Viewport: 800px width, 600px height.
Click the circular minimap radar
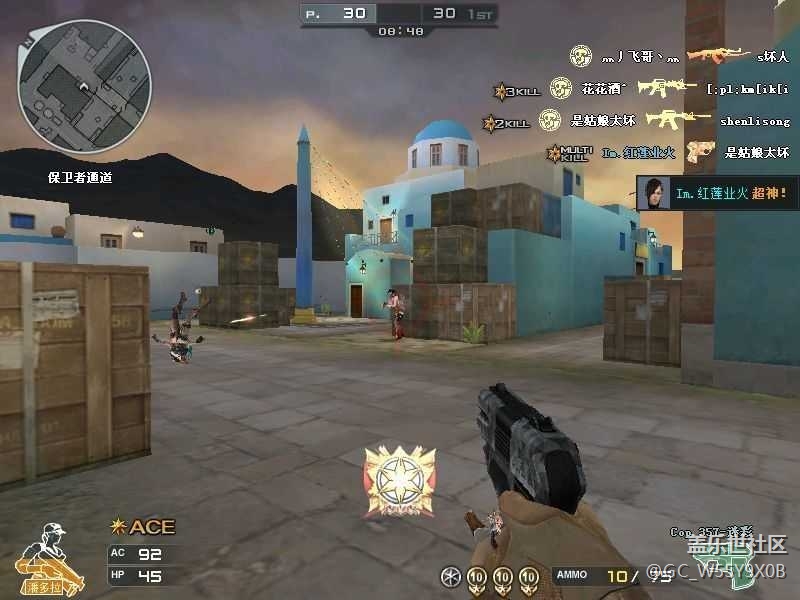tap(84, 86)
